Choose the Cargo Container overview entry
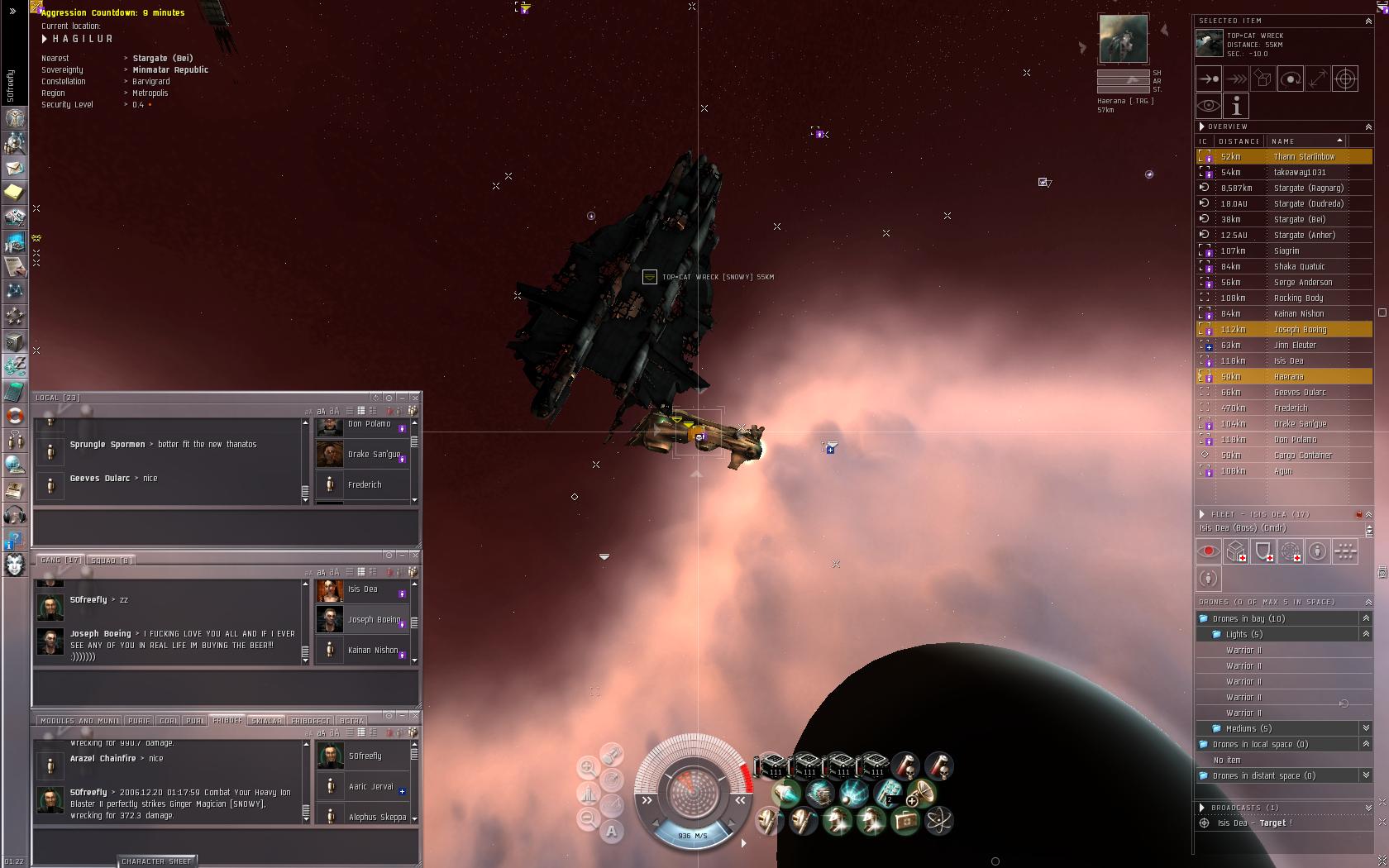Image resolution: width=1389 pixels, height=868 pixels. pyautogui.click(x=1302, y=455)
